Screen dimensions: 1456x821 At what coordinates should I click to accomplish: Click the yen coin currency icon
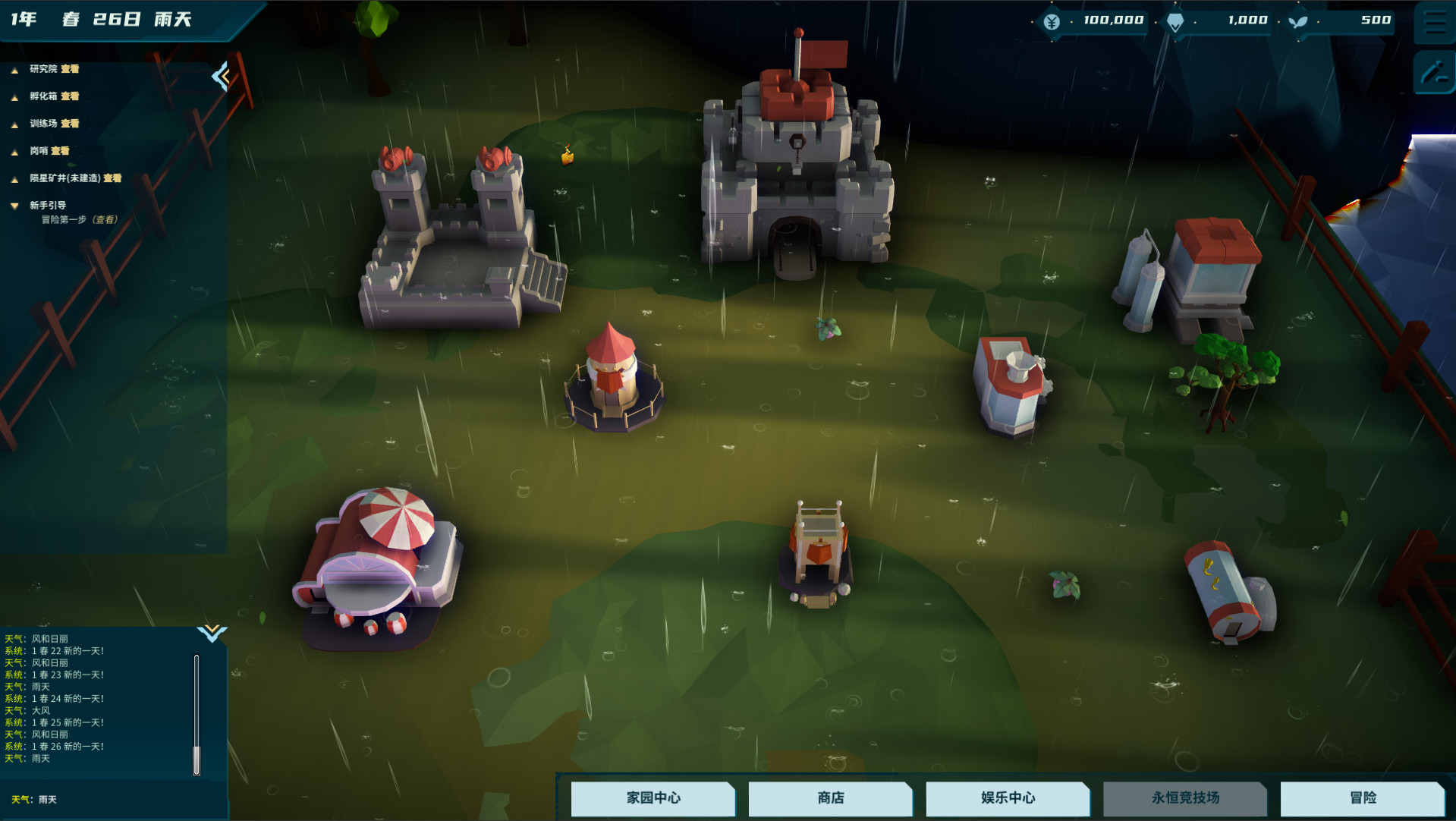tap(1050, 20)
